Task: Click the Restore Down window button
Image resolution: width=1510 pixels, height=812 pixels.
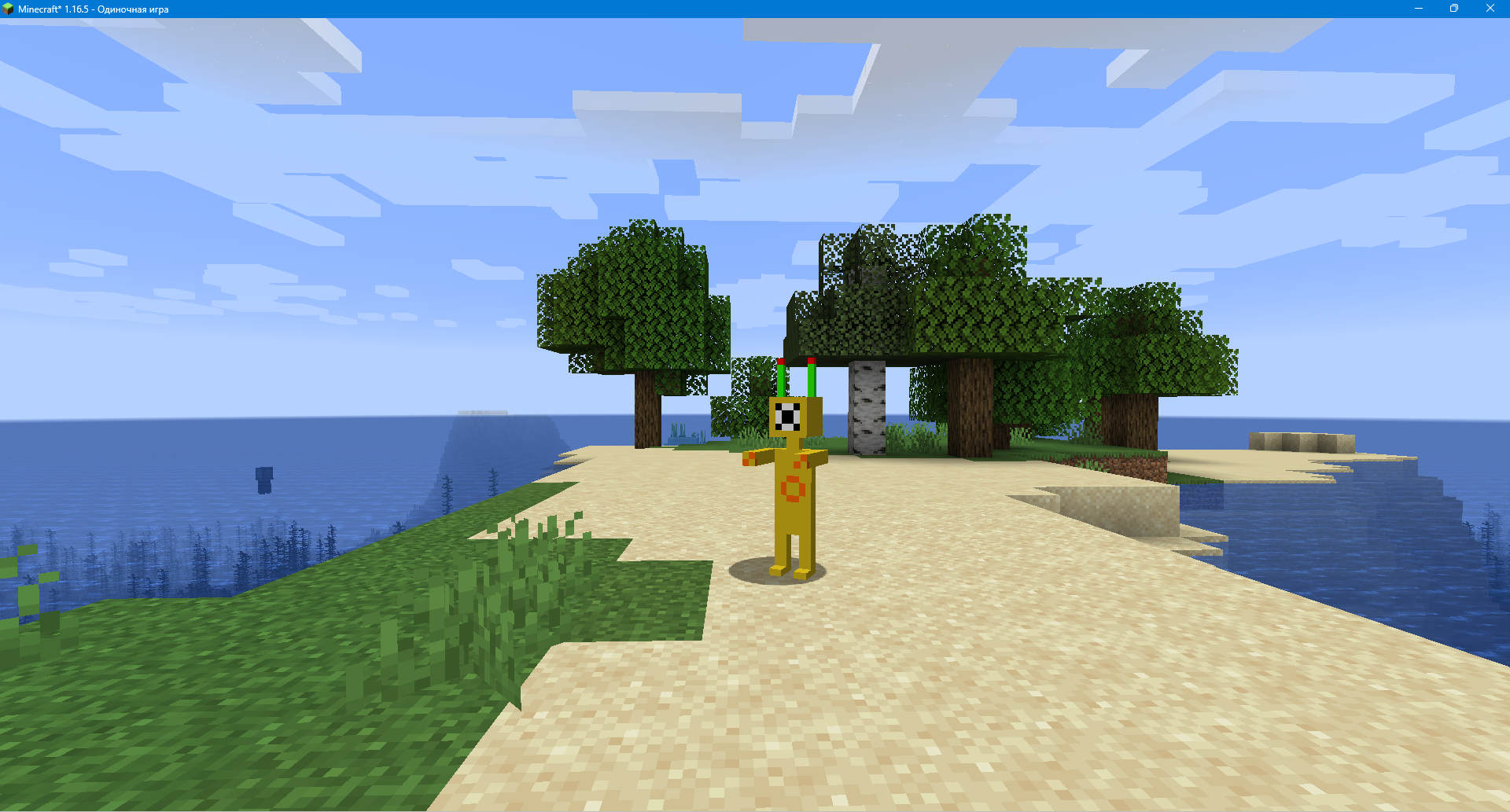Action: [1454, 9]
